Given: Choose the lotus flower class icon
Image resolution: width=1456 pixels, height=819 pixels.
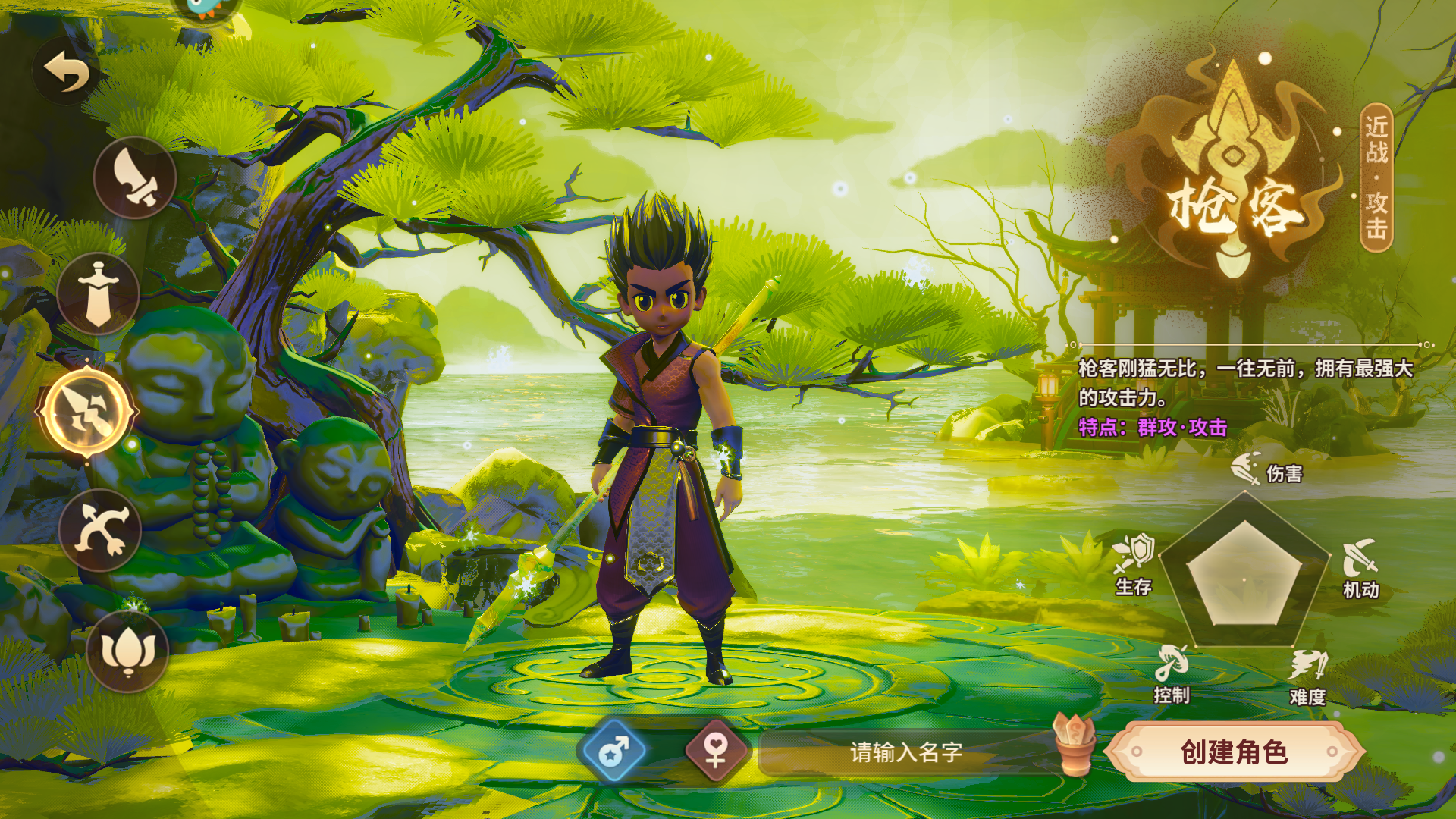Looking at the screenshot, I should tap(127, 651).
